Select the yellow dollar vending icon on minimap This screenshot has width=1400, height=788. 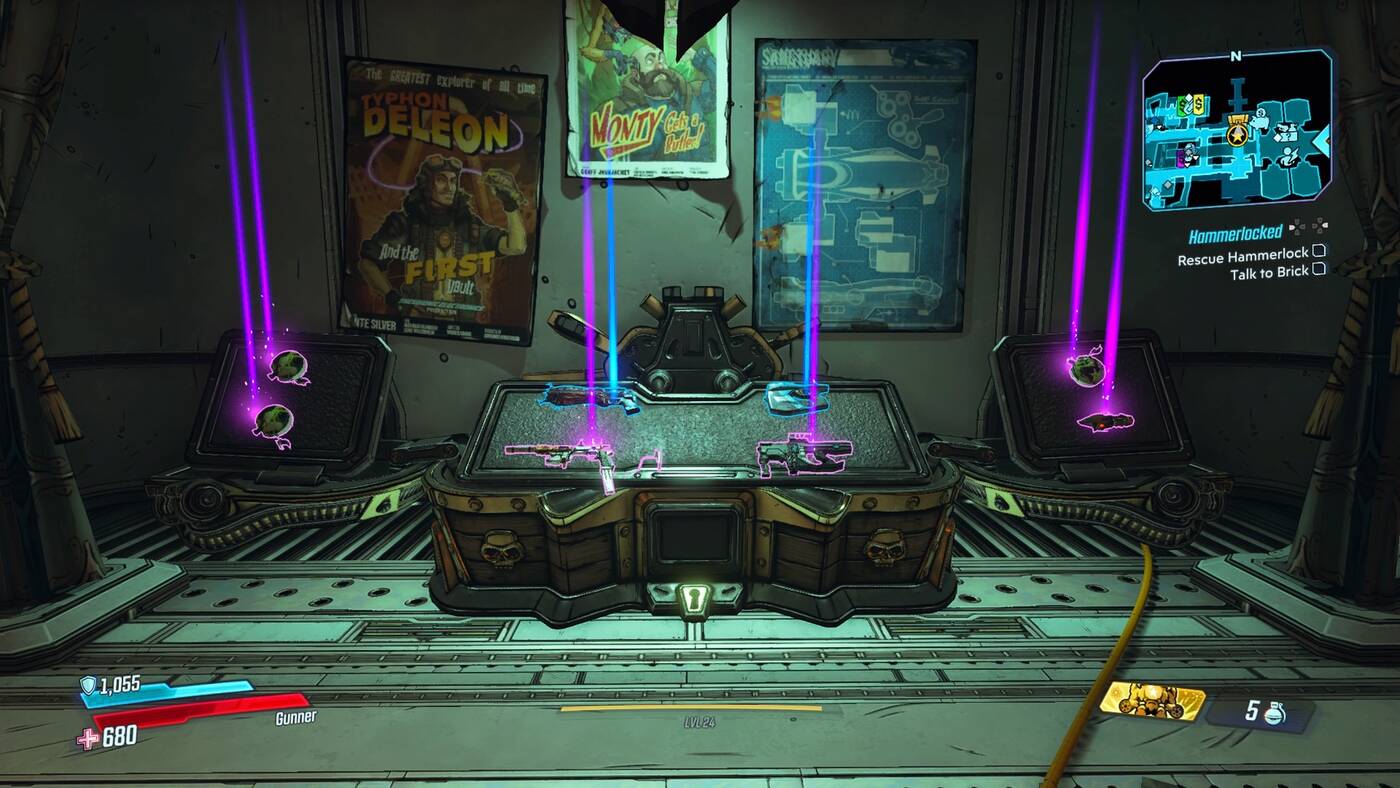1197,103
